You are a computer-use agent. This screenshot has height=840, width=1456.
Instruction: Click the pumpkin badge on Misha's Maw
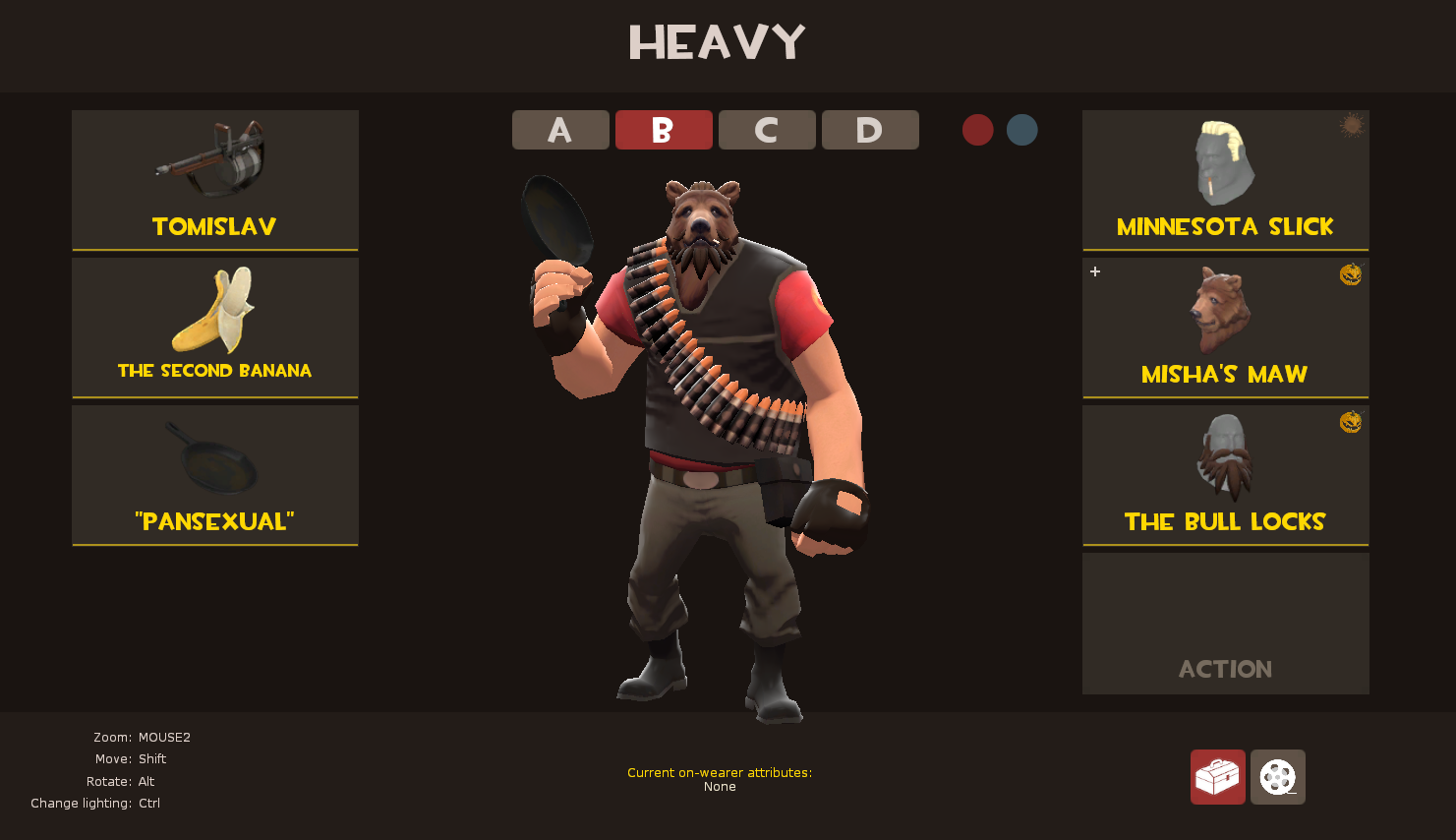click(1352, 274)
